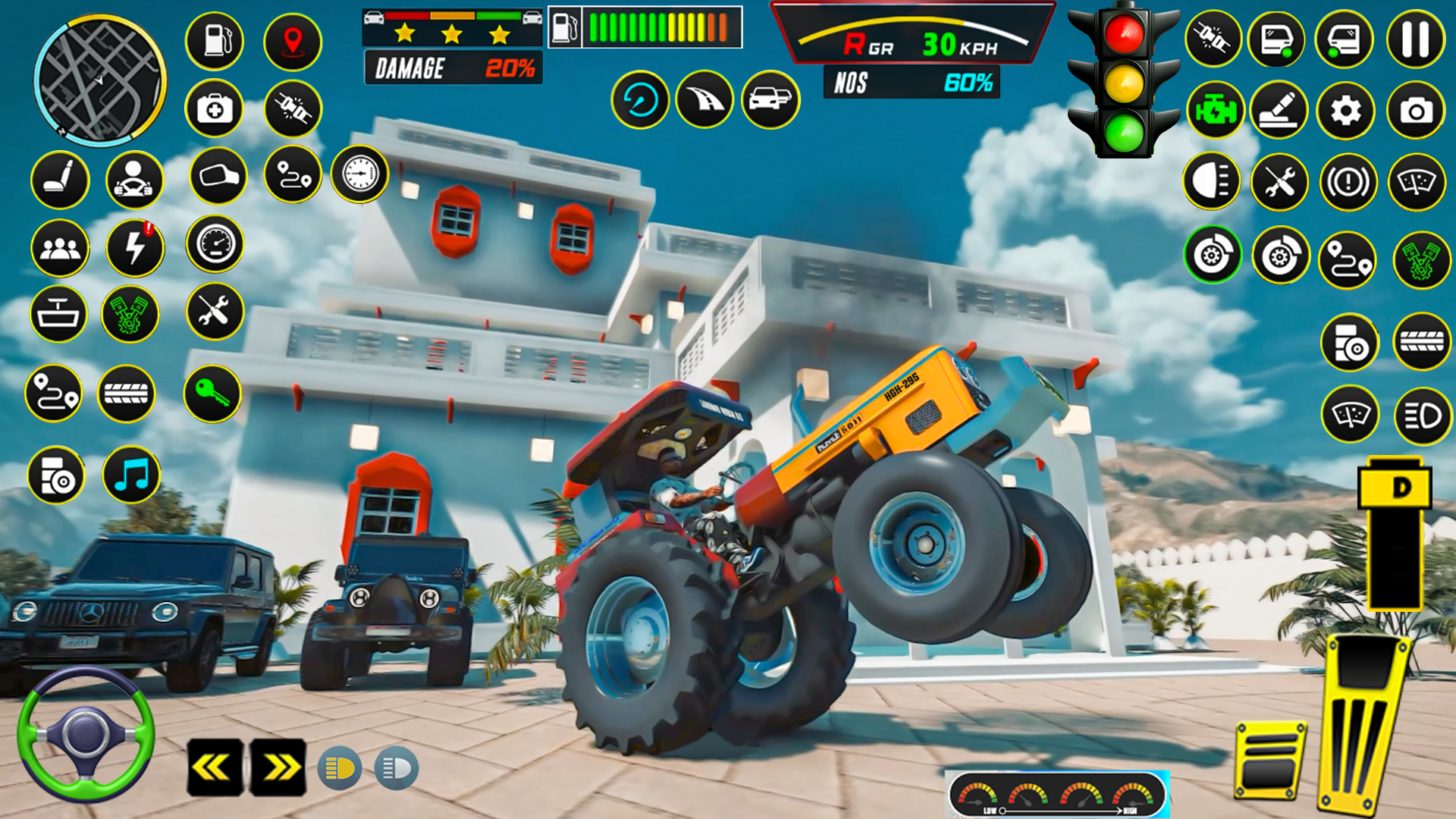Image resolution: width=1456 pixels, height=819 pixels.
Task: Take a screenshot with the camera icon
Action: [1416, 111]
